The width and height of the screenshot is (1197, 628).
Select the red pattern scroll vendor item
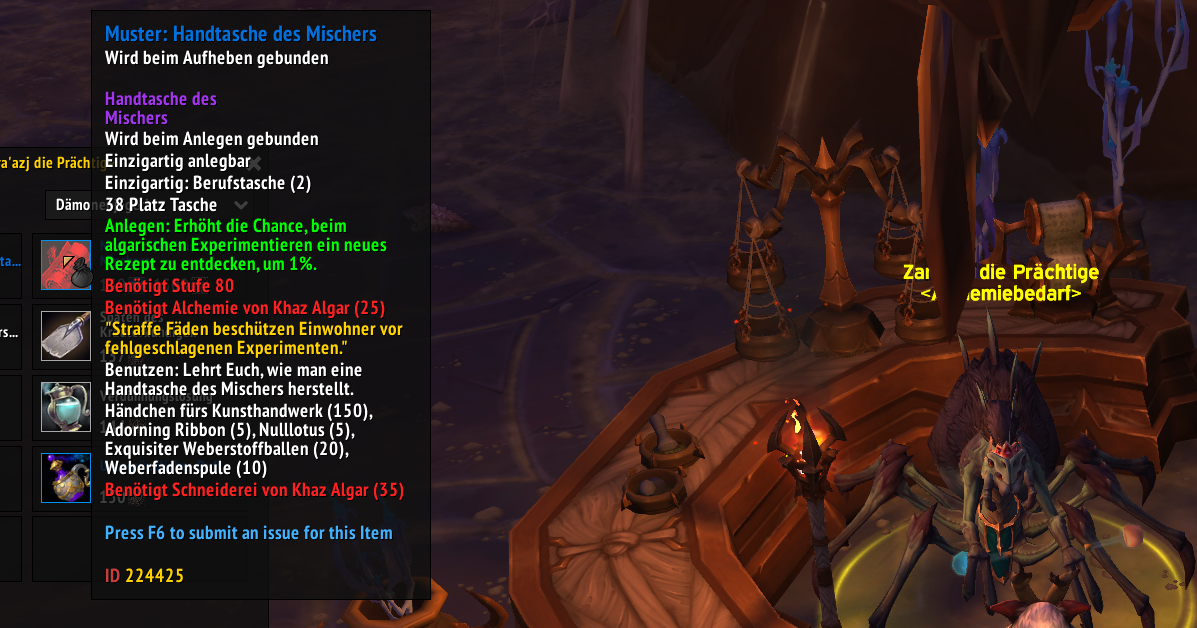tap(66, 265)
